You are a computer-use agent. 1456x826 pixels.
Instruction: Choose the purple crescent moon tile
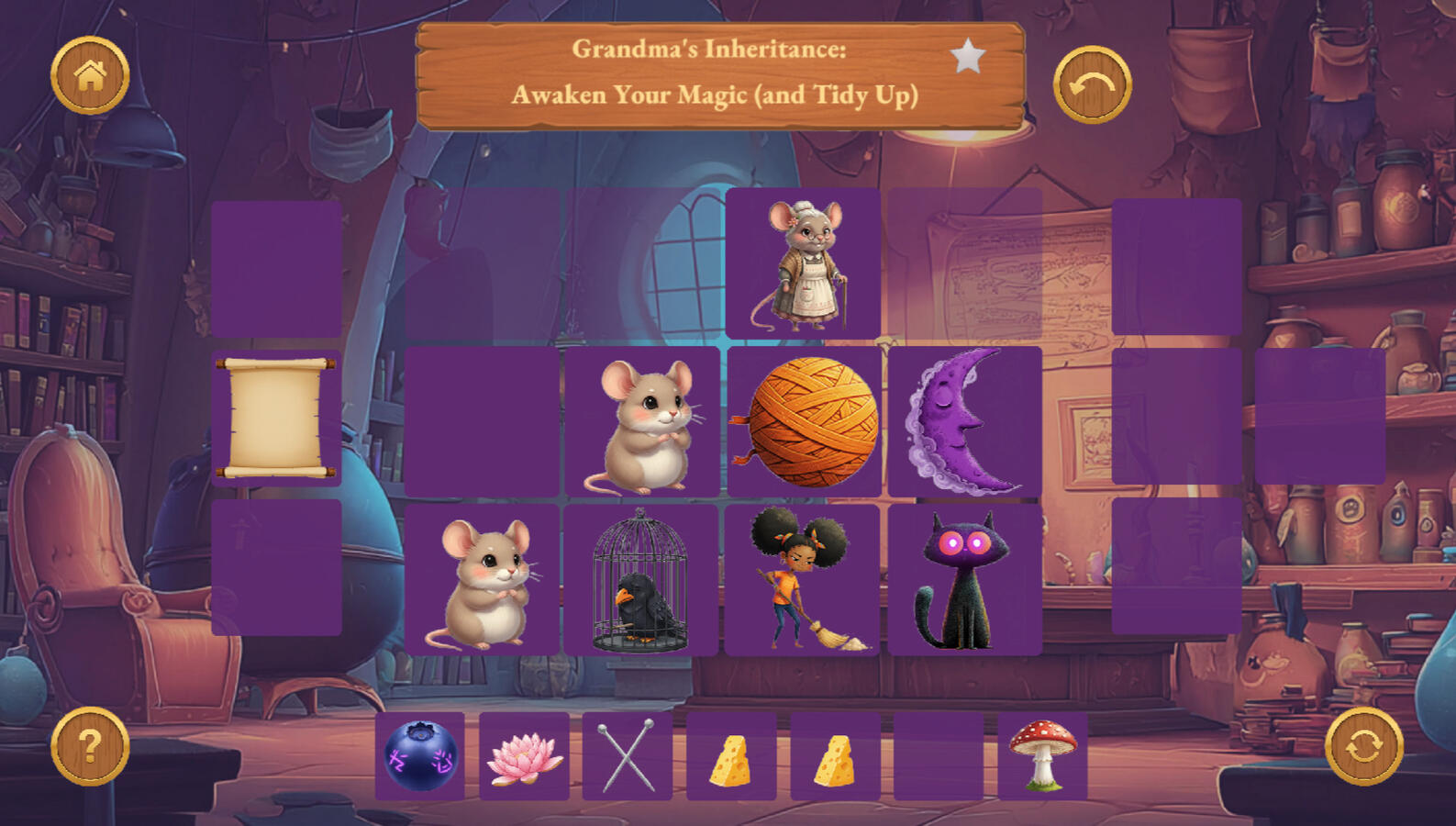click(965, 421)
